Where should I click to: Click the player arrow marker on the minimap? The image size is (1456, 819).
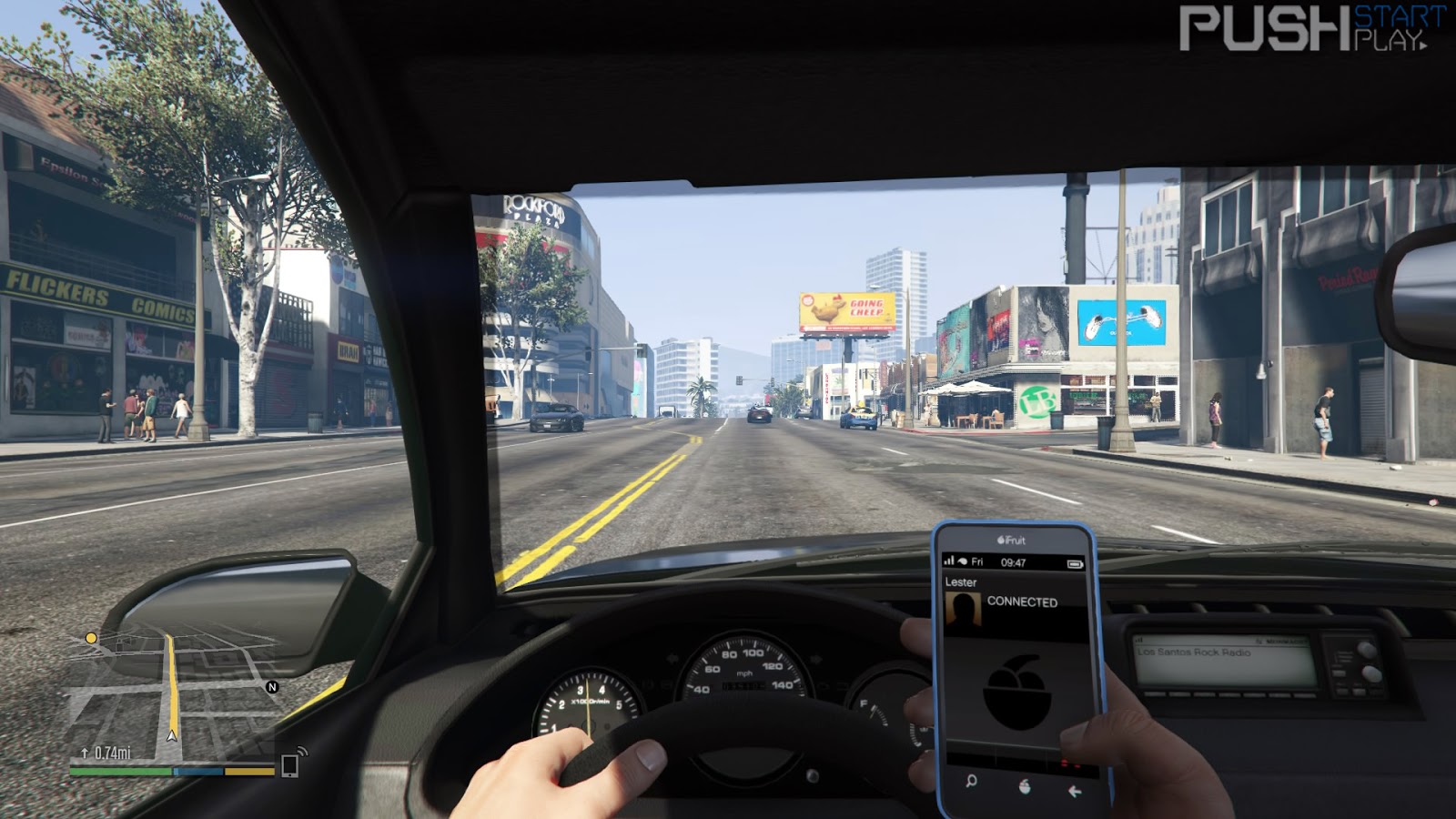click(172, 736)
